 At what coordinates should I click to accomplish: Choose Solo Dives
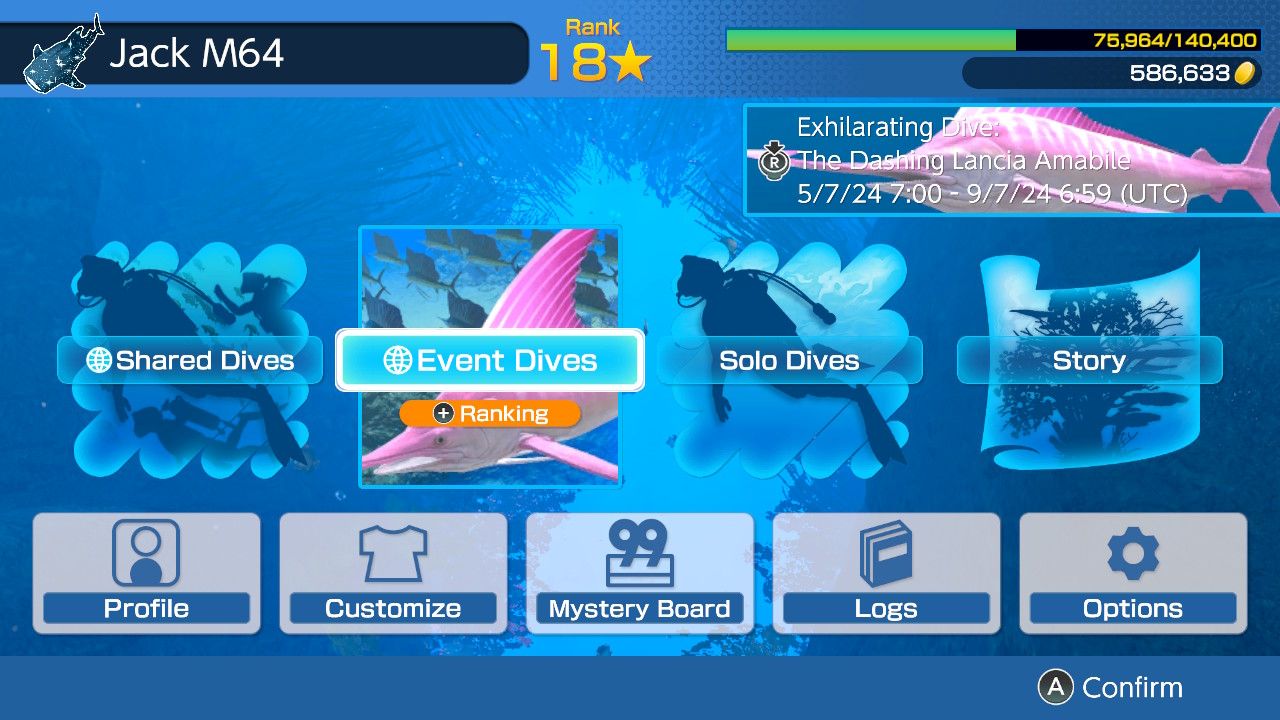[x=790, y=360]
